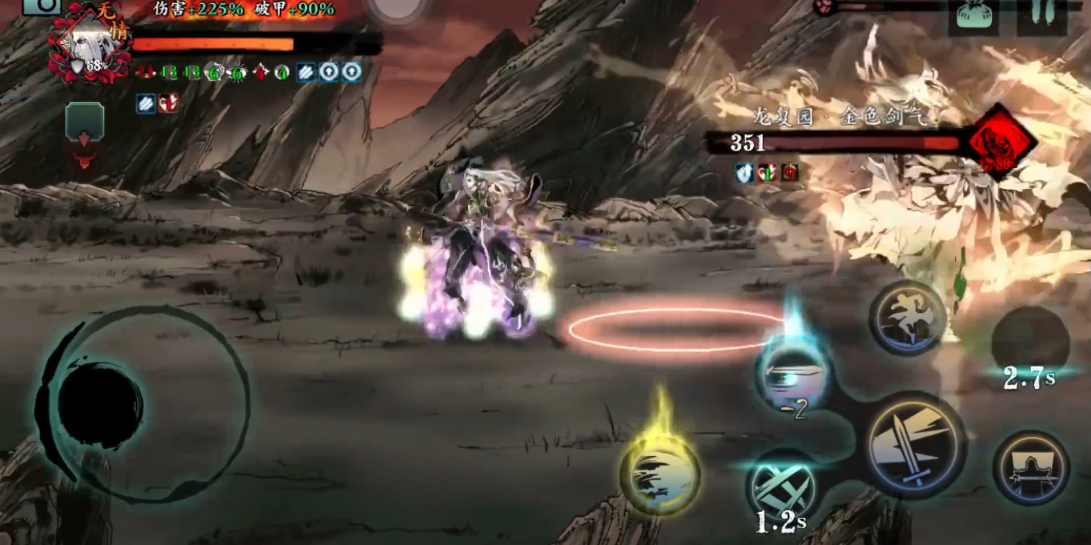Pause the game with the top-right button

[1041, 15]
